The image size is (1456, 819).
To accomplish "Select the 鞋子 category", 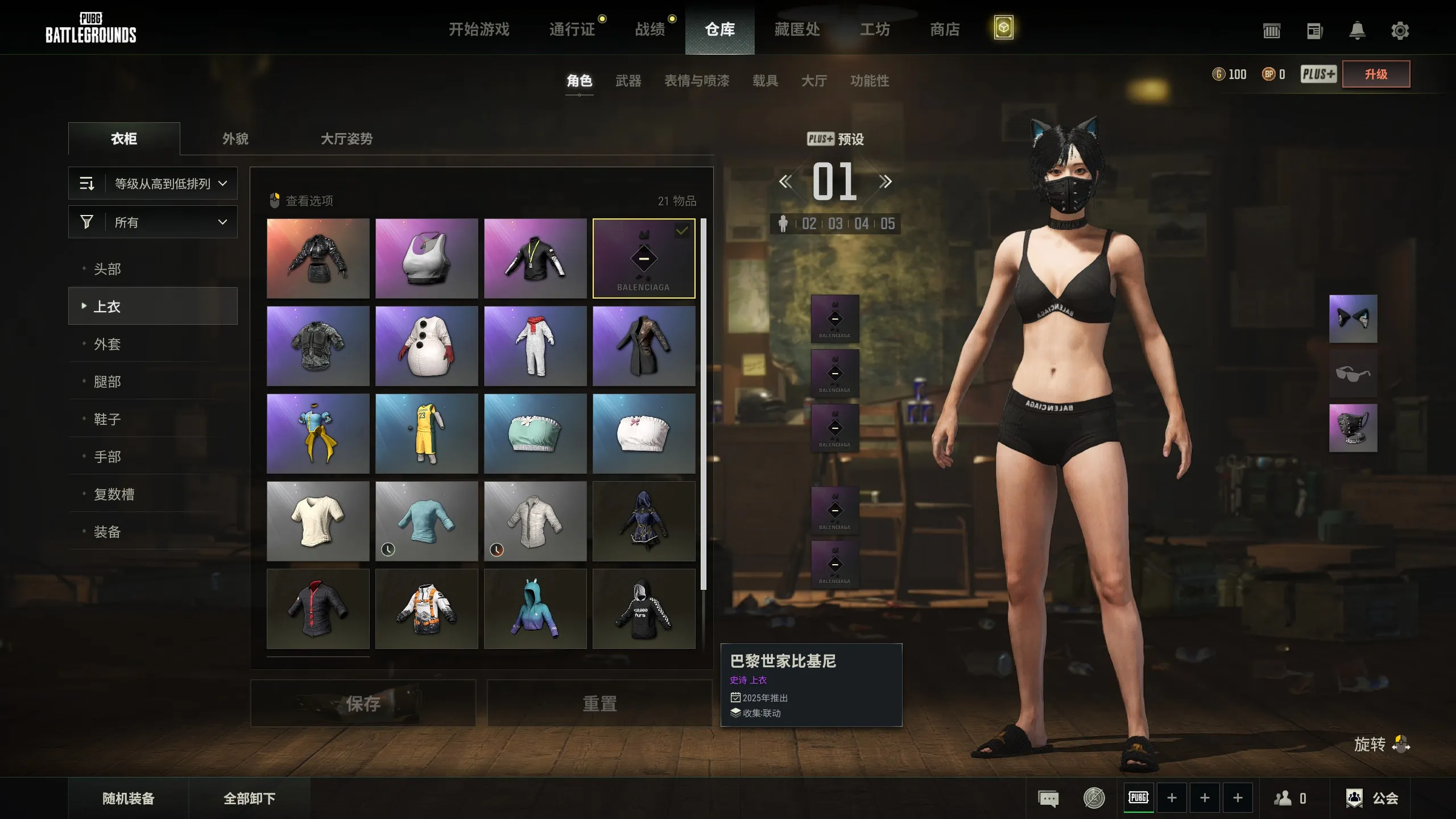I will (x=107, y=419).
